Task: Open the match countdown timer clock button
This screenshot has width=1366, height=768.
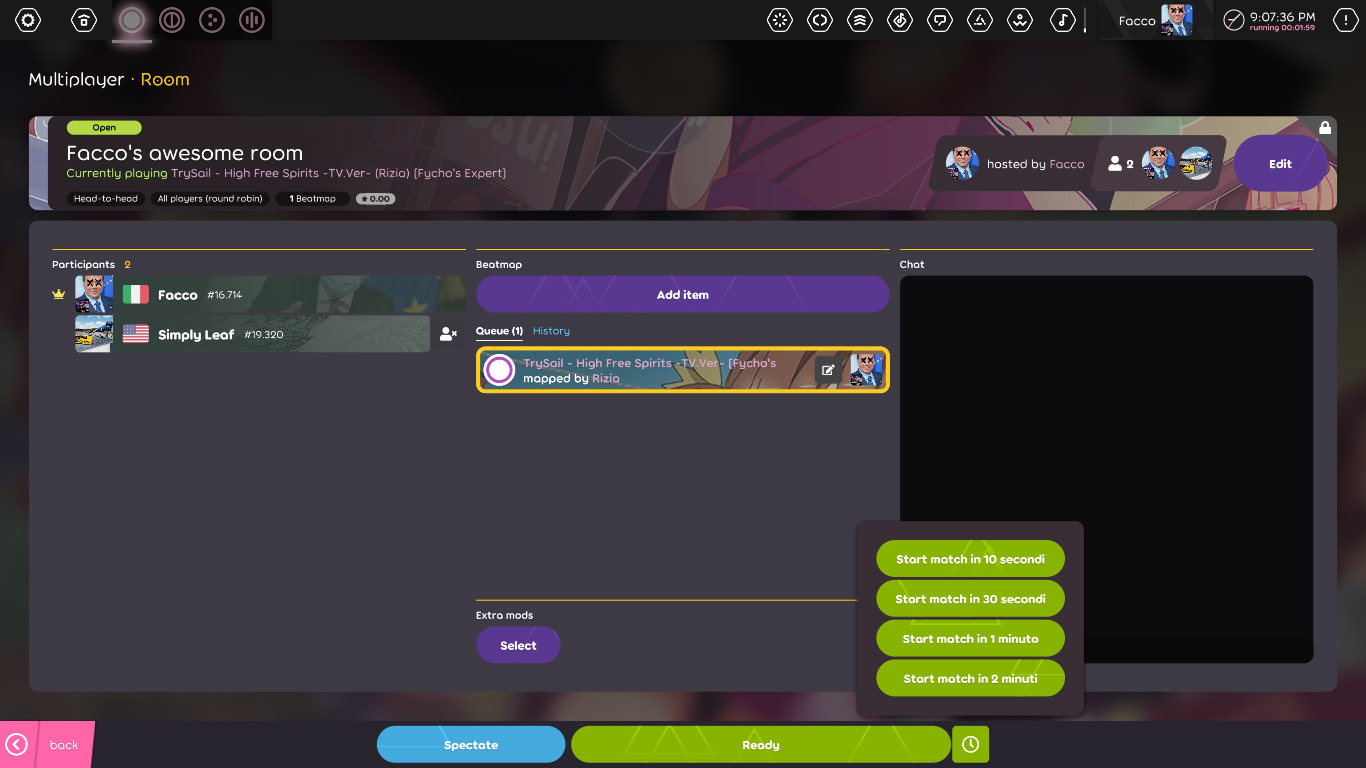Action: [x=969, y=744]
